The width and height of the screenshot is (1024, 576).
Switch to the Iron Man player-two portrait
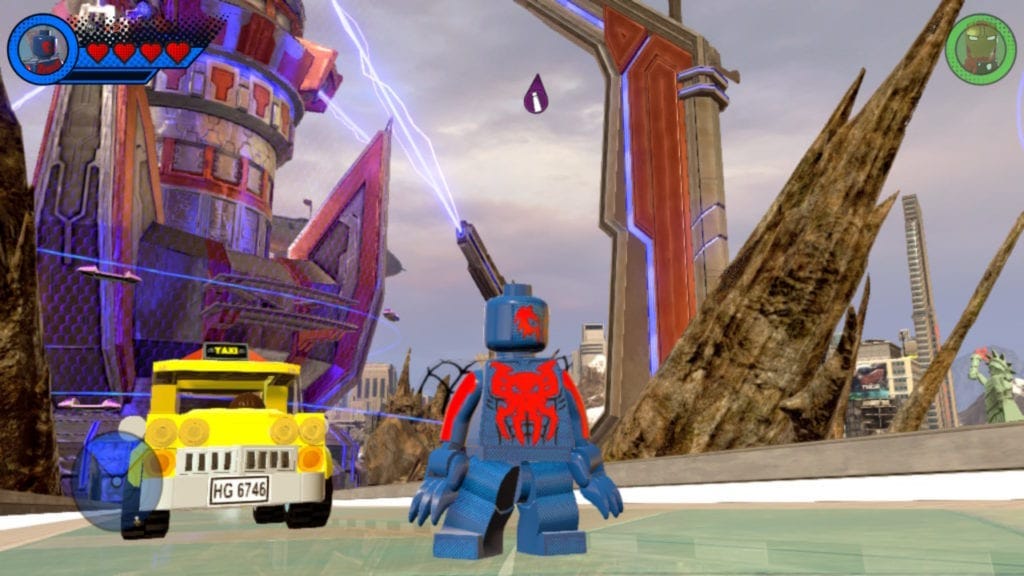[x=980, y=49]
